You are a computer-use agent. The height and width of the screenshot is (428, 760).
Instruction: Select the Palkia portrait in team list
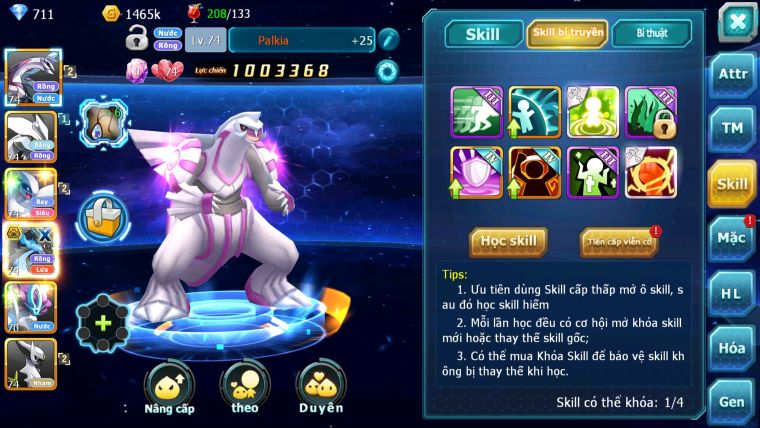click(x=32, y=76)
